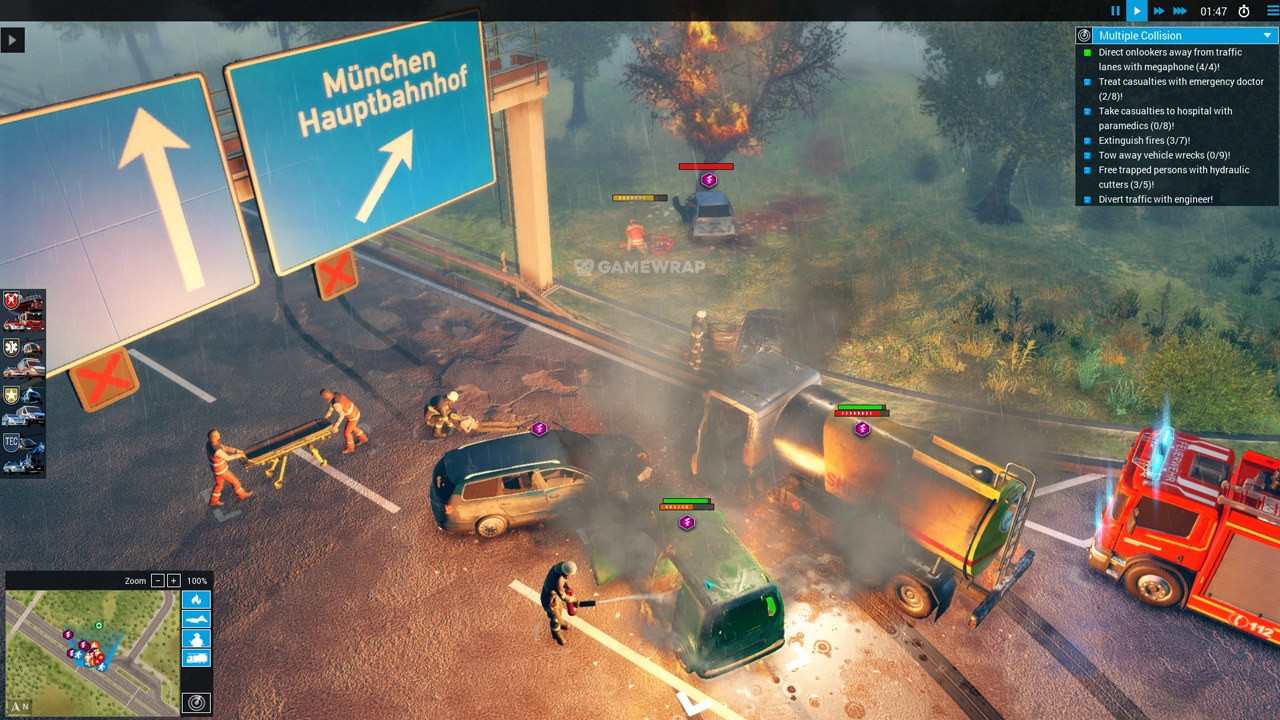Open the police vehicles category
Screen dimensions: 1280x720
coord(23,405)
